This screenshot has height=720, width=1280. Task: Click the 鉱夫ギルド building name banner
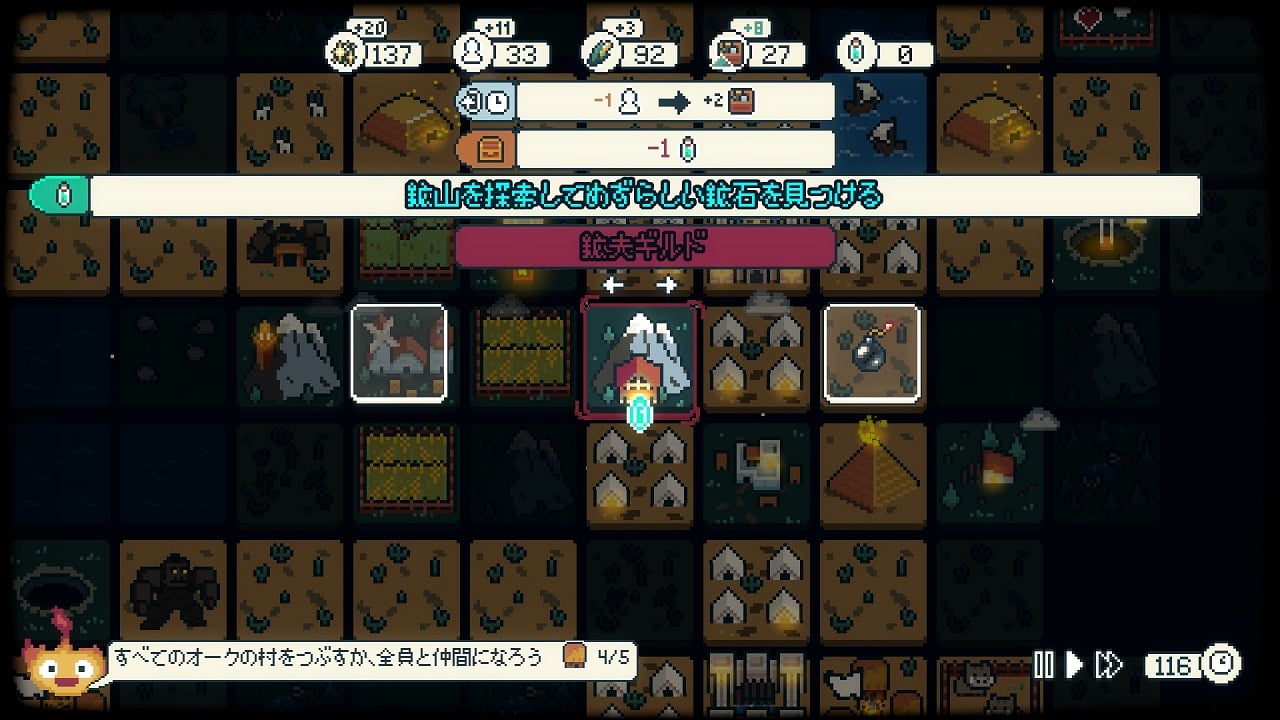(645, 247)
